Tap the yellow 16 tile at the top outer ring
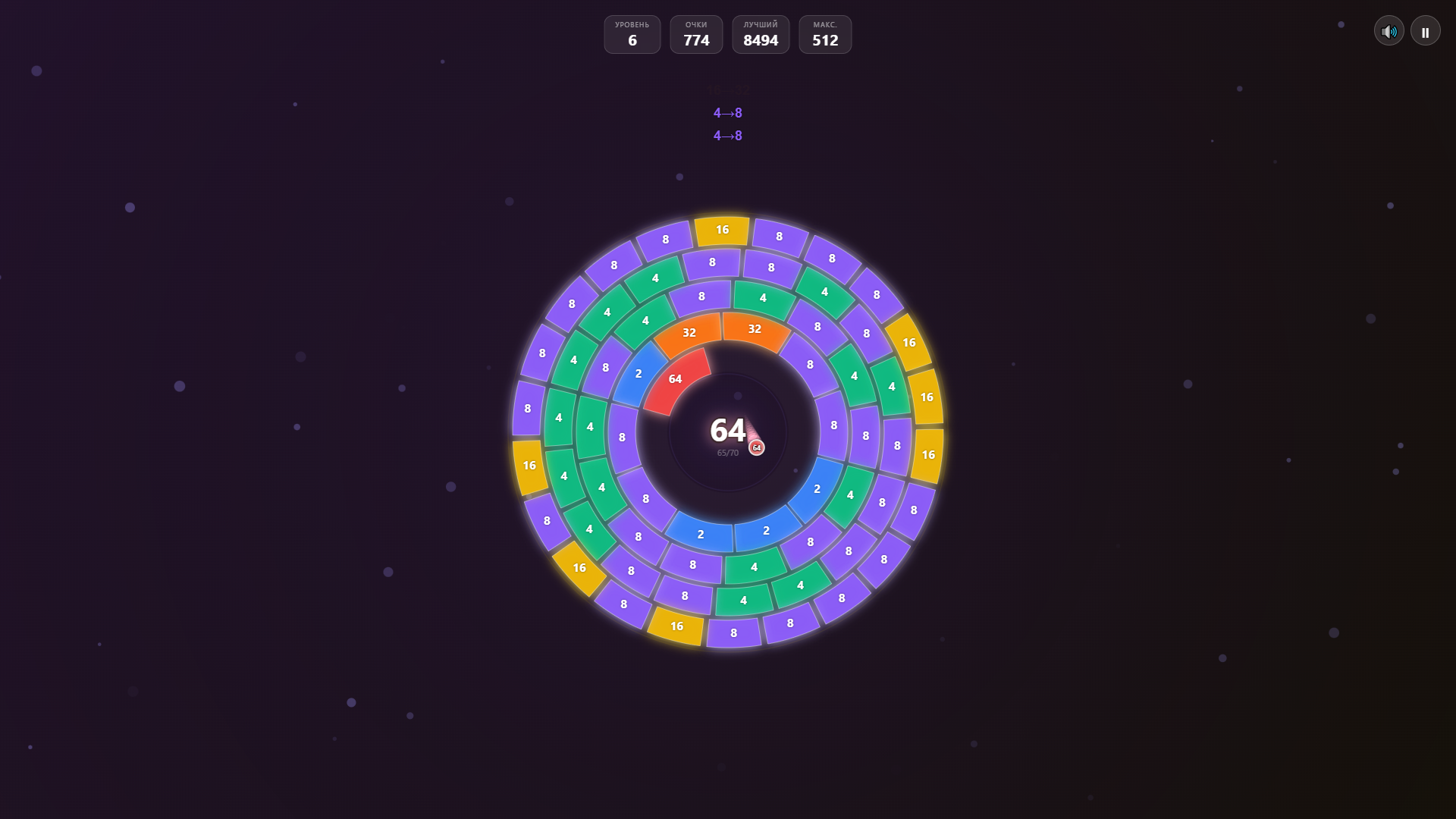1456x819 pixels. pos(721,230)
